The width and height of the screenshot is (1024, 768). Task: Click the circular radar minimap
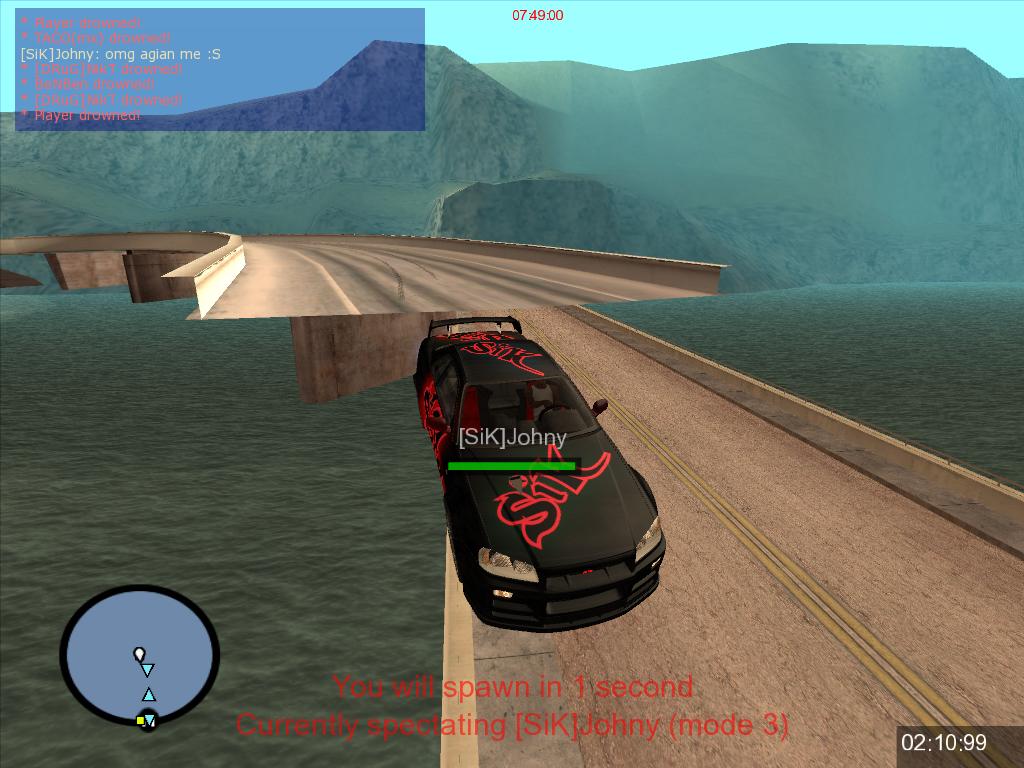click(139, 655)
